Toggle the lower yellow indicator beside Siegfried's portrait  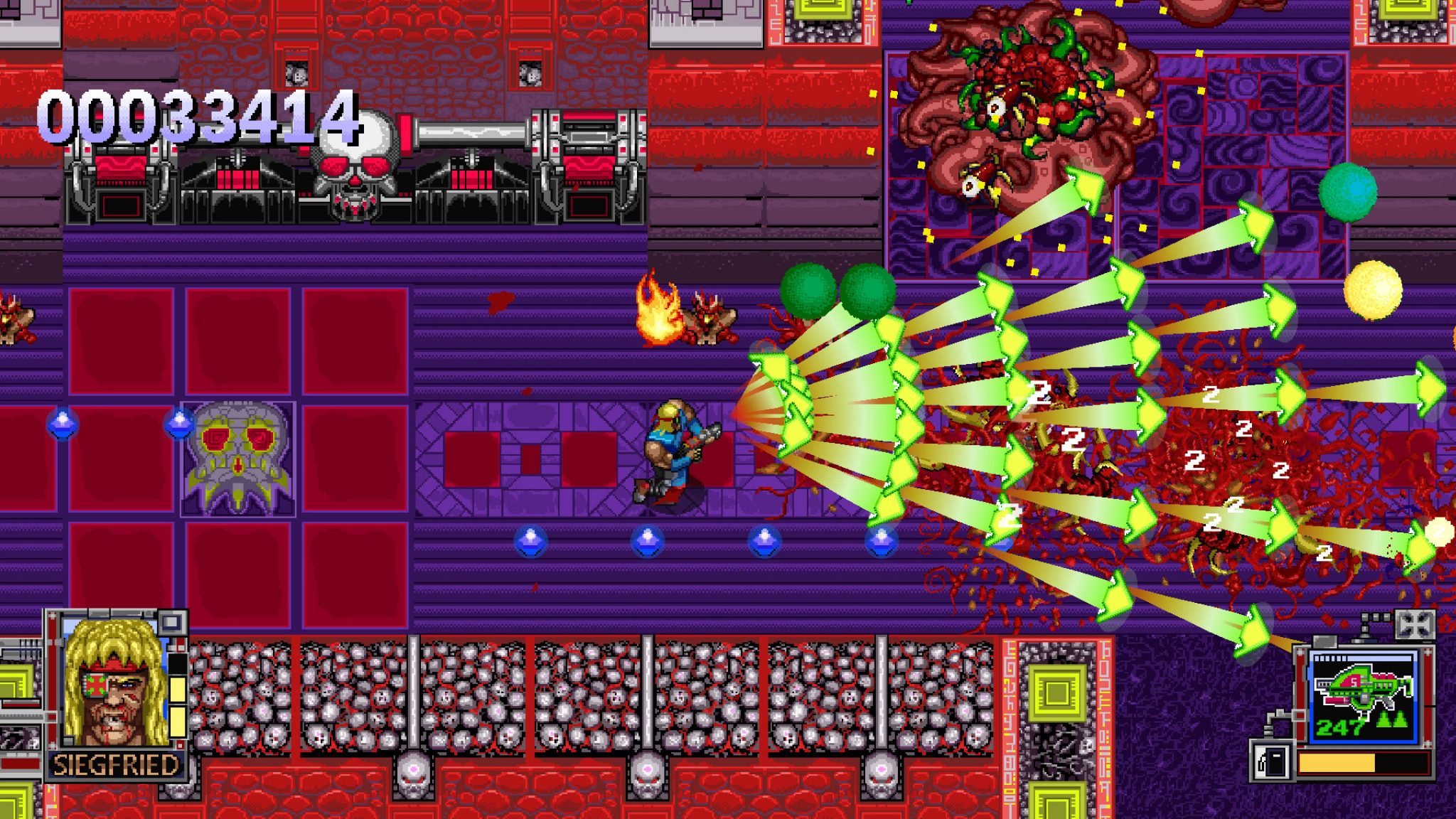tap(178, 722)
